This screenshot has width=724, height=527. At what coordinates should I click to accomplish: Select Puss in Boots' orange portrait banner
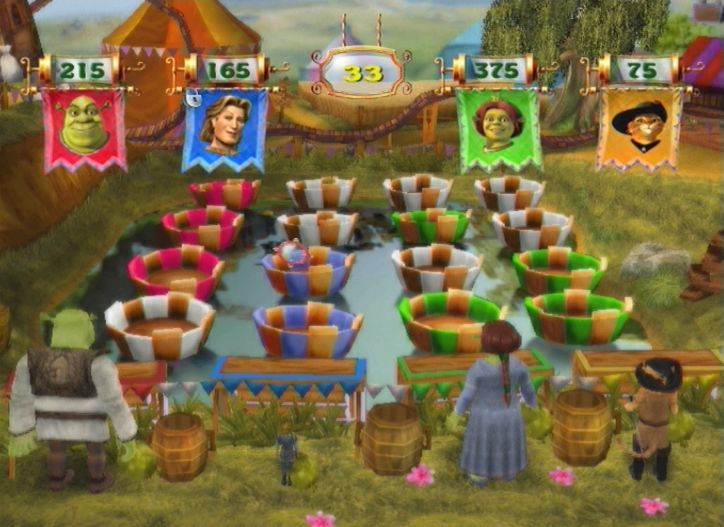coord(638,128)
